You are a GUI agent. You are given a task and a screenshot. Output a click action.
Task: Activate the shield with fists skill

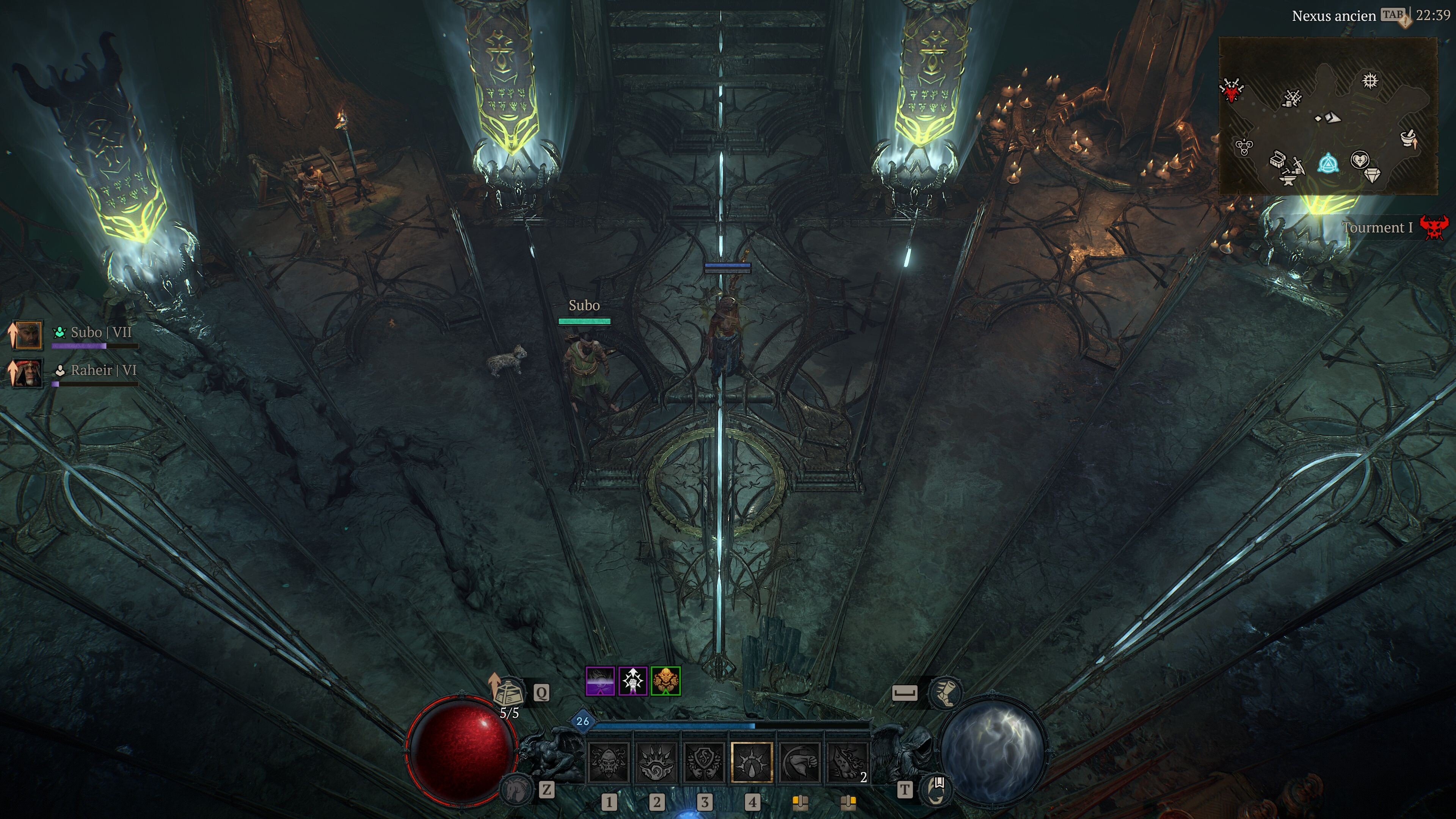coord(704,762)
